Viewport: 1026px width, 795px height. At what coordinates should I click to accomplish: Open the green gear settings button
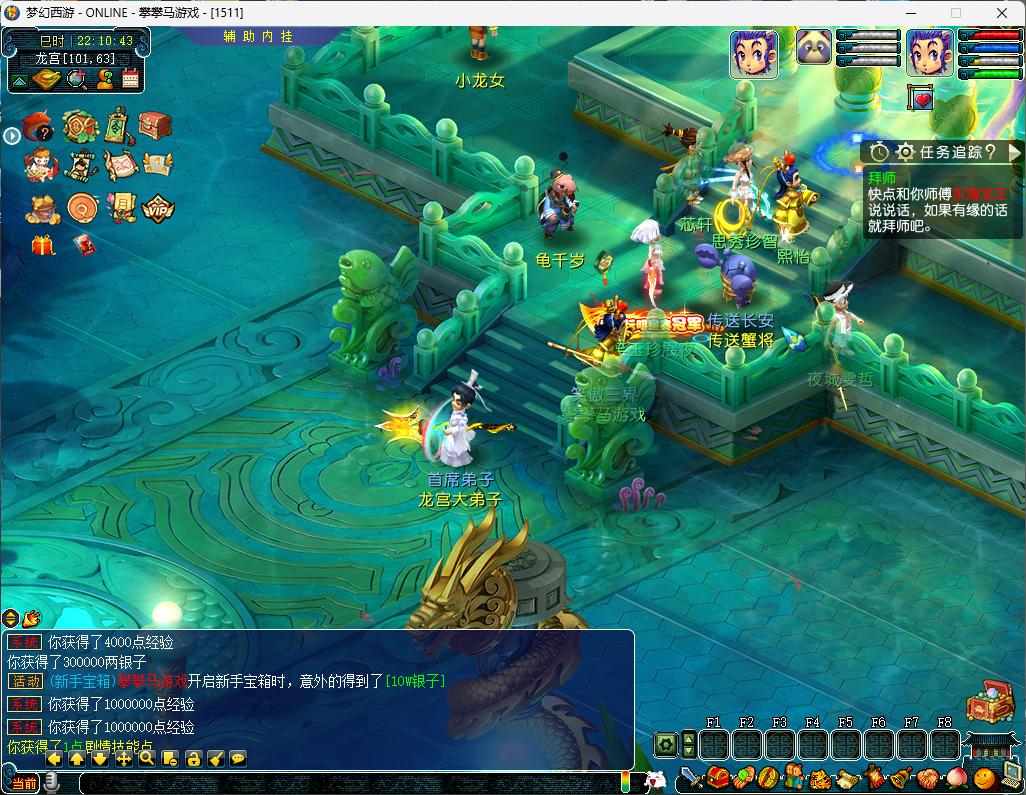point(665,744)
